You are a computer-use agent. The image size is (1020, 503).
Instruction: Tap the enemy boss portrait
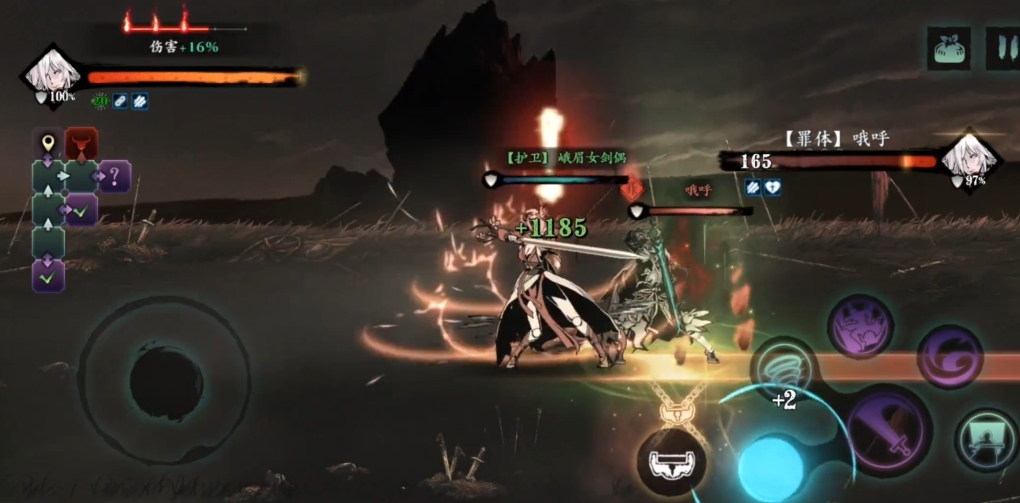coord(970,156)
